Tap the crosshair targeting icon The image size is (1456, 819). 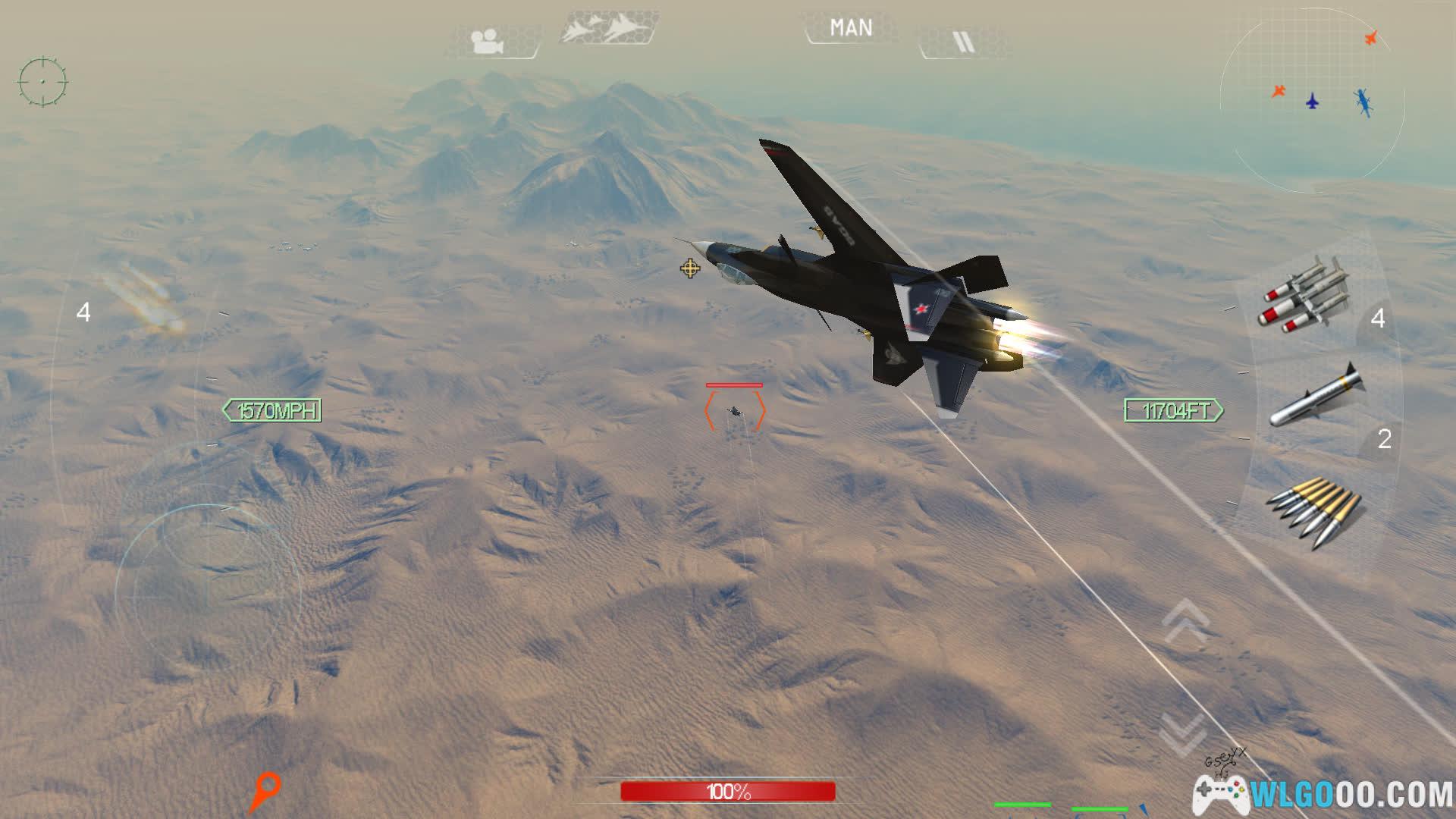click(42, 80)
